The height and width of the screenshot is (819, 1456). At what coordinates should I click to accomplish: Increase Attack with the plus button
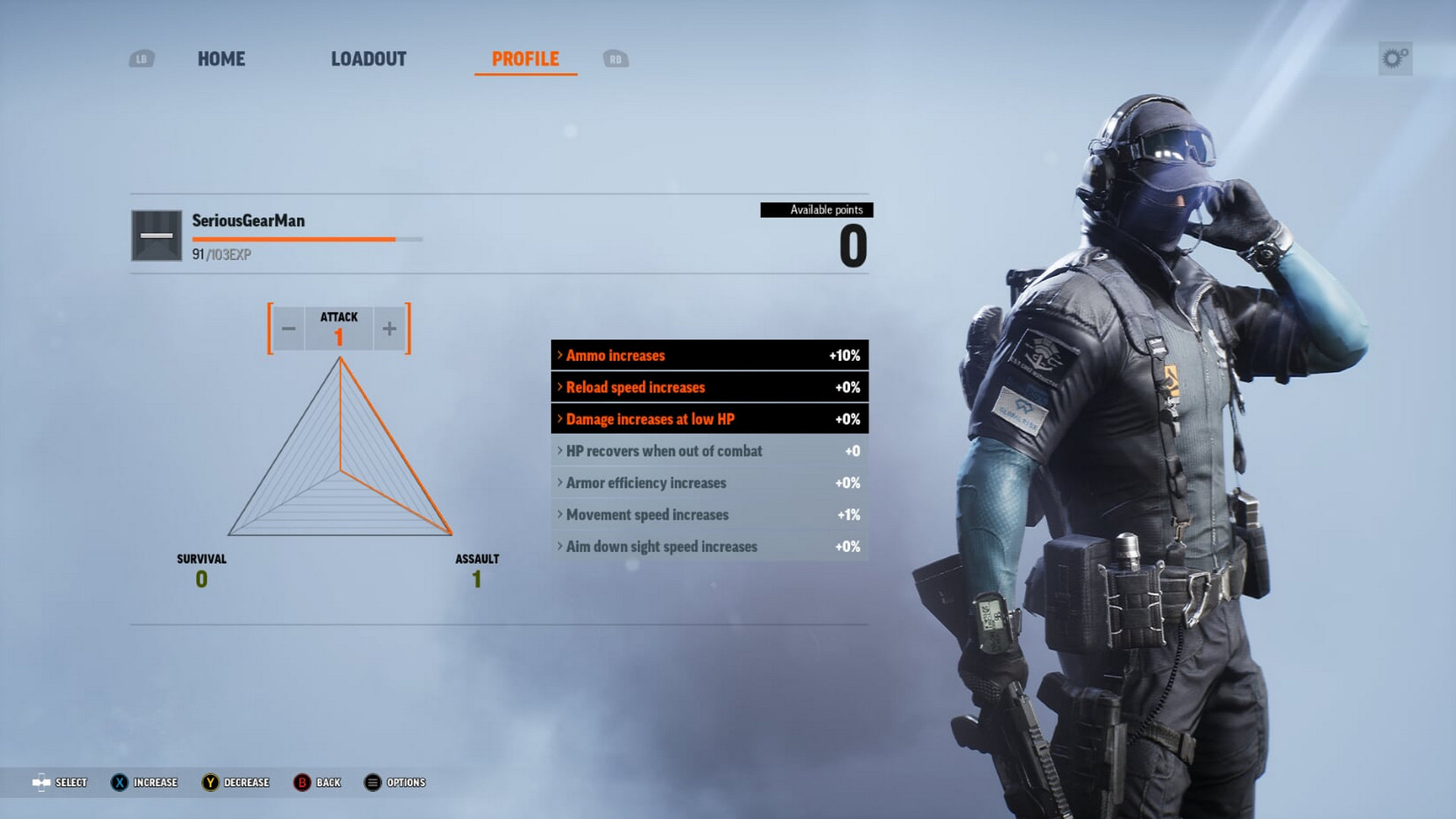click(x=389, y=328)
